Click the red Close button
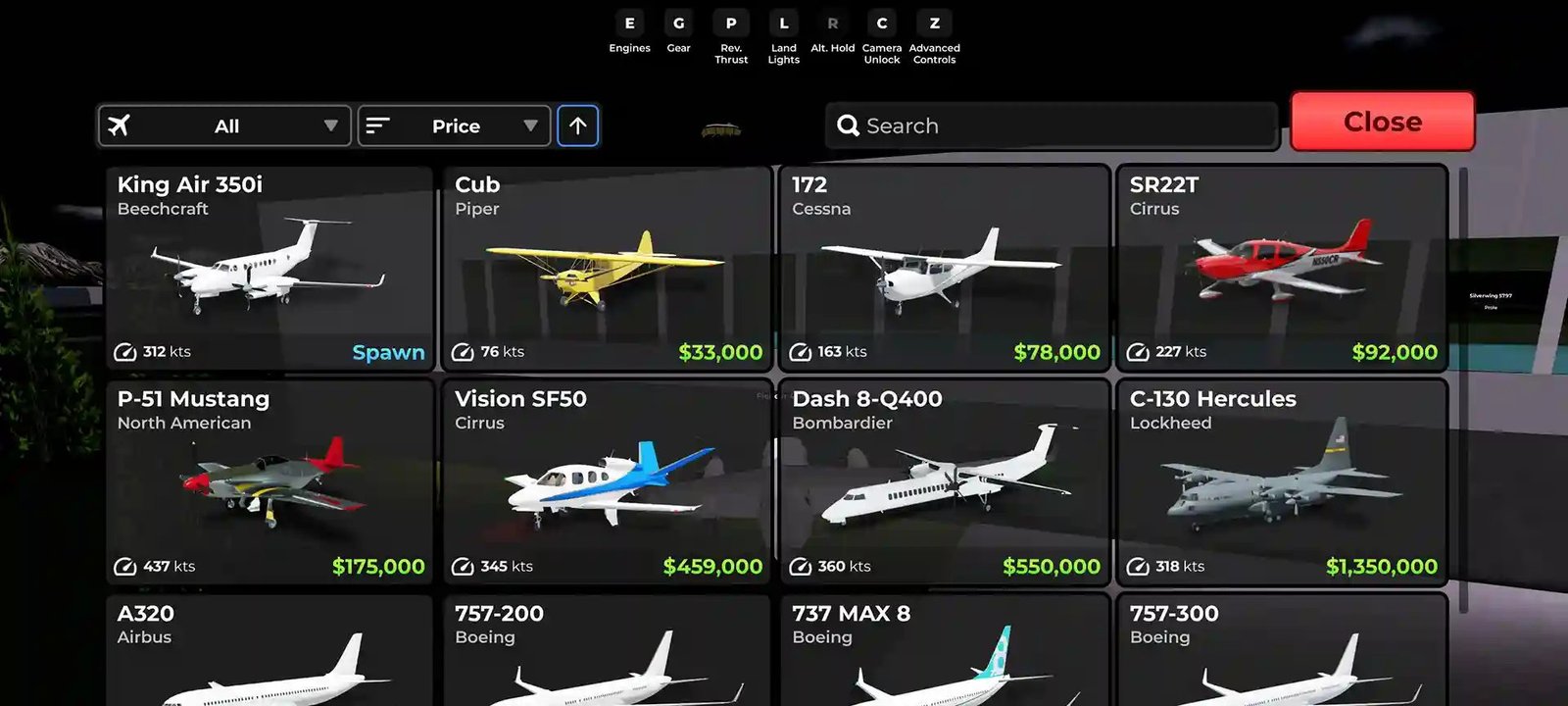 tap(1382, 122)
